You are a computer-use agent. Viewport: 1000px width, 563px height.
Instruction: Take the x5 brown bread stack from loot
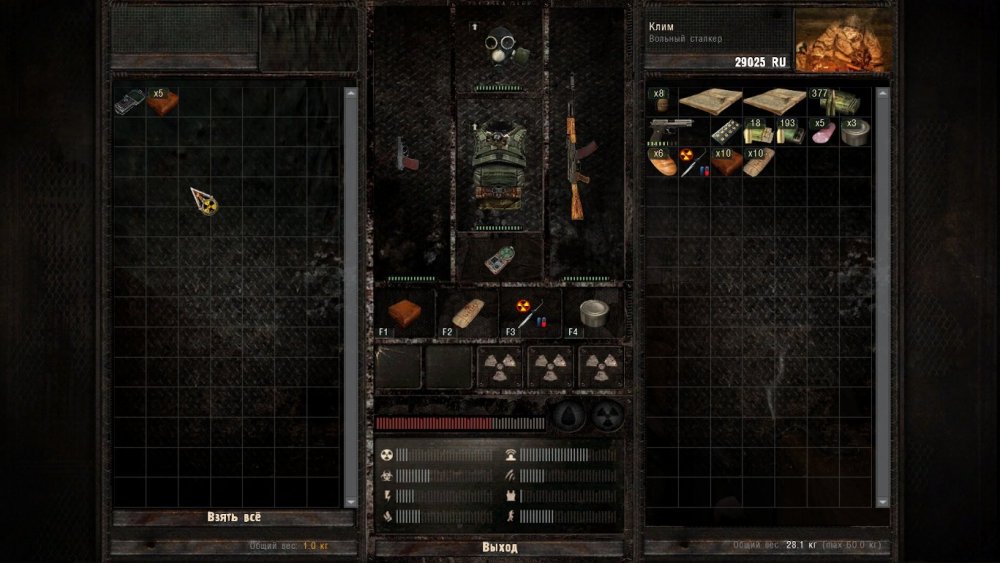(163, 101)
